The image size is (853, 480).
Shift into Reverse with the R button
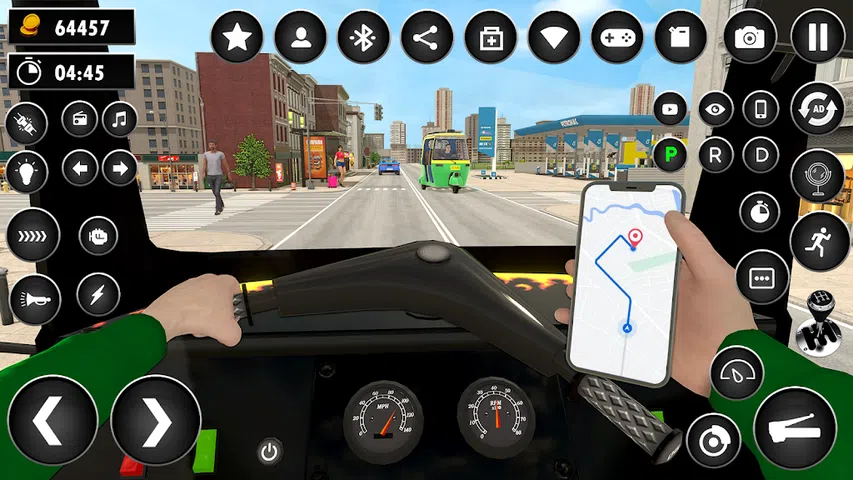coord(715,155)
